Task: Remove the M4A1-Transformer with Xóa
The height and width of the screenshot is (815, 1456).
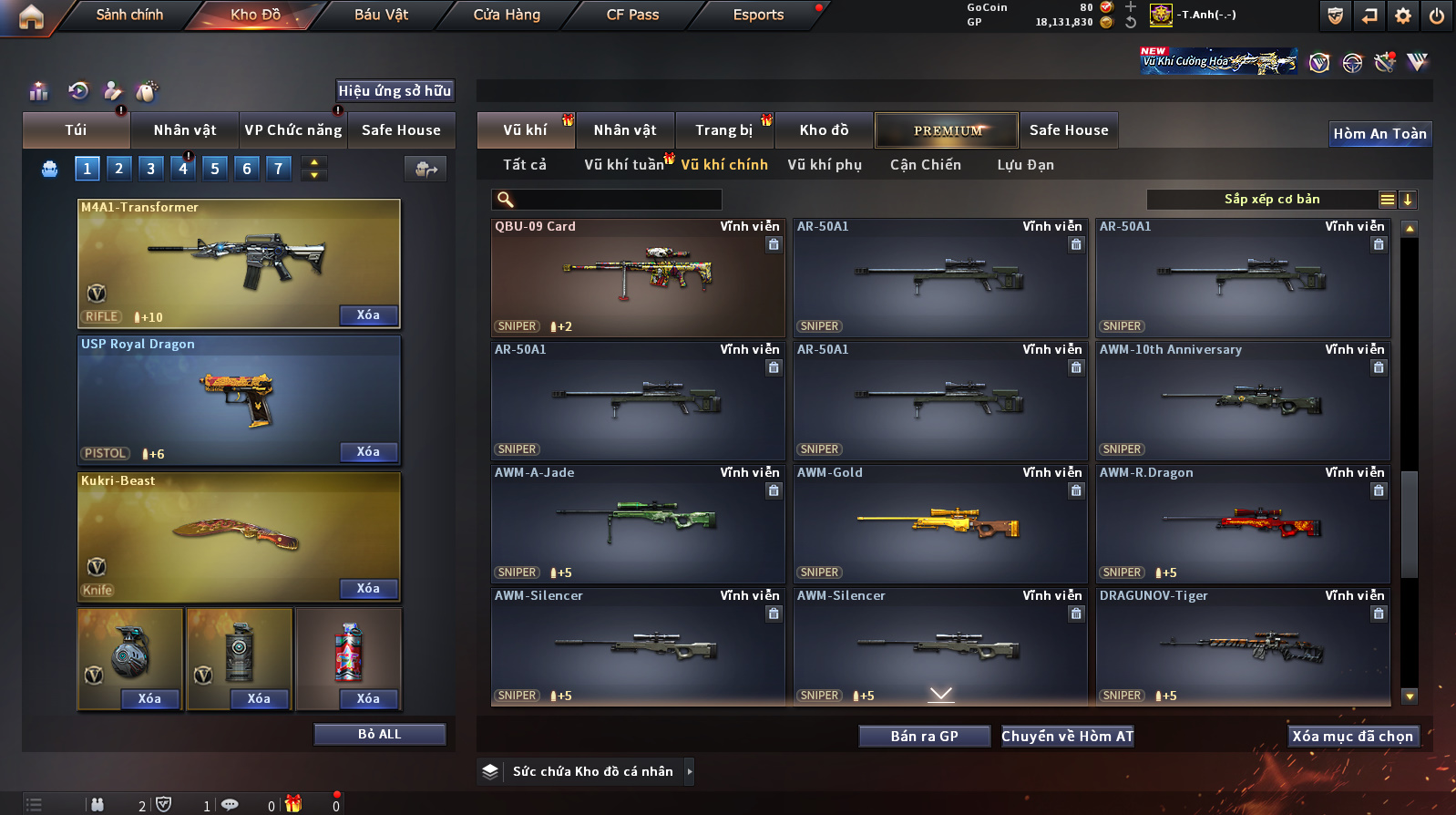Action: (x=368, y=315)
